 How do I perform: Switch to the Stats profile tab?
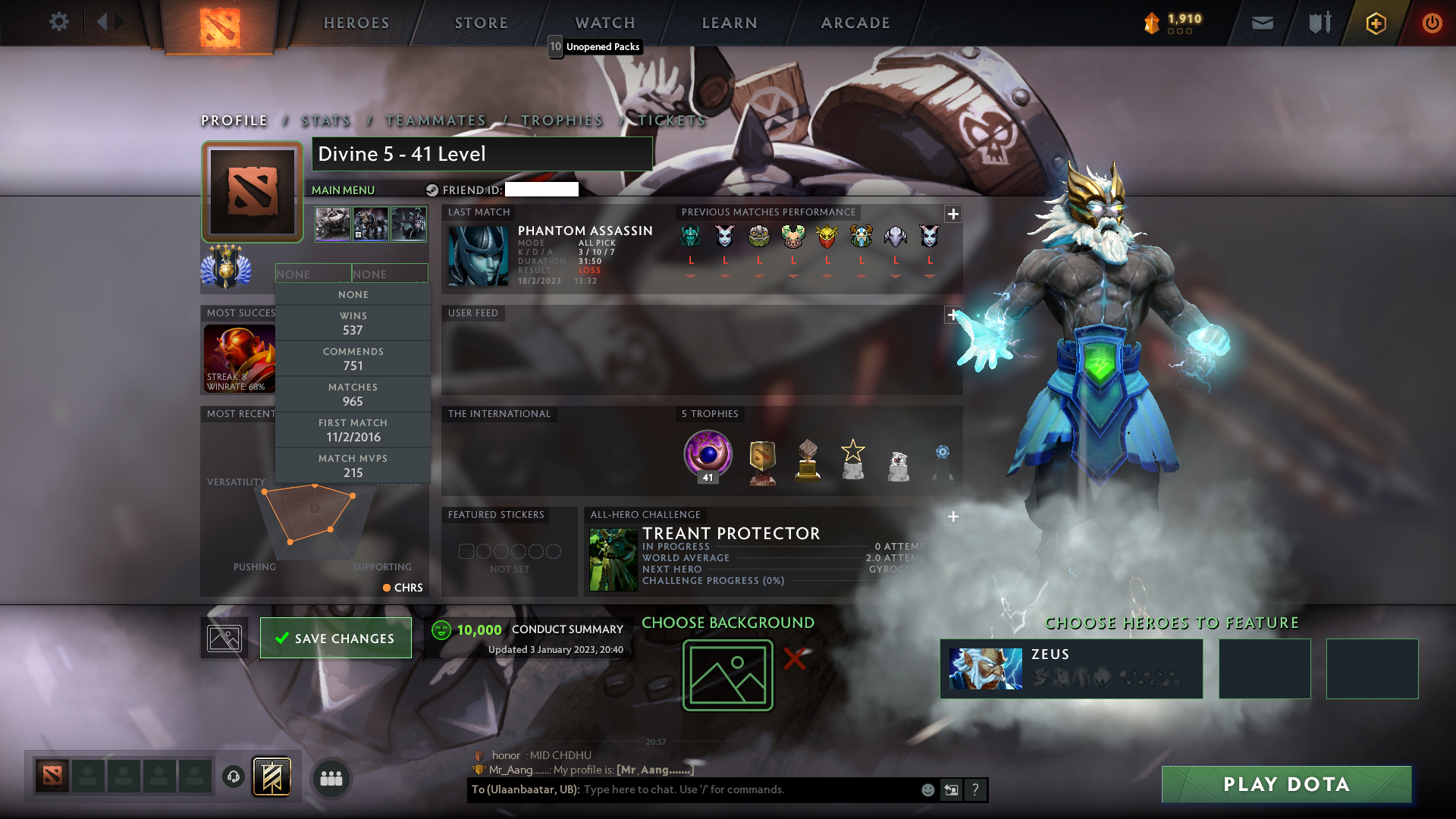pyautogui.click(x=326, y=121)
